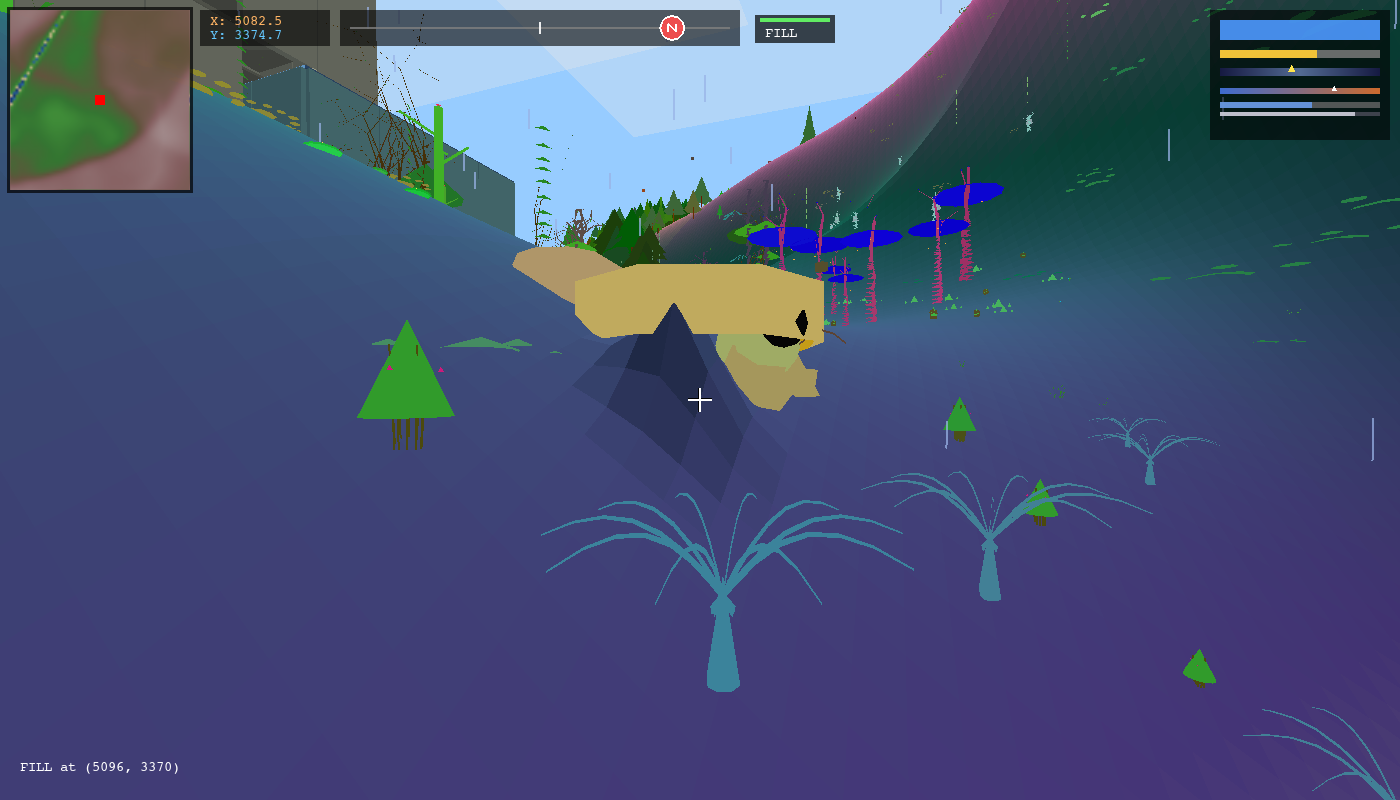
Task: Click the white heading tick on the compass bar
Action: 539,28
